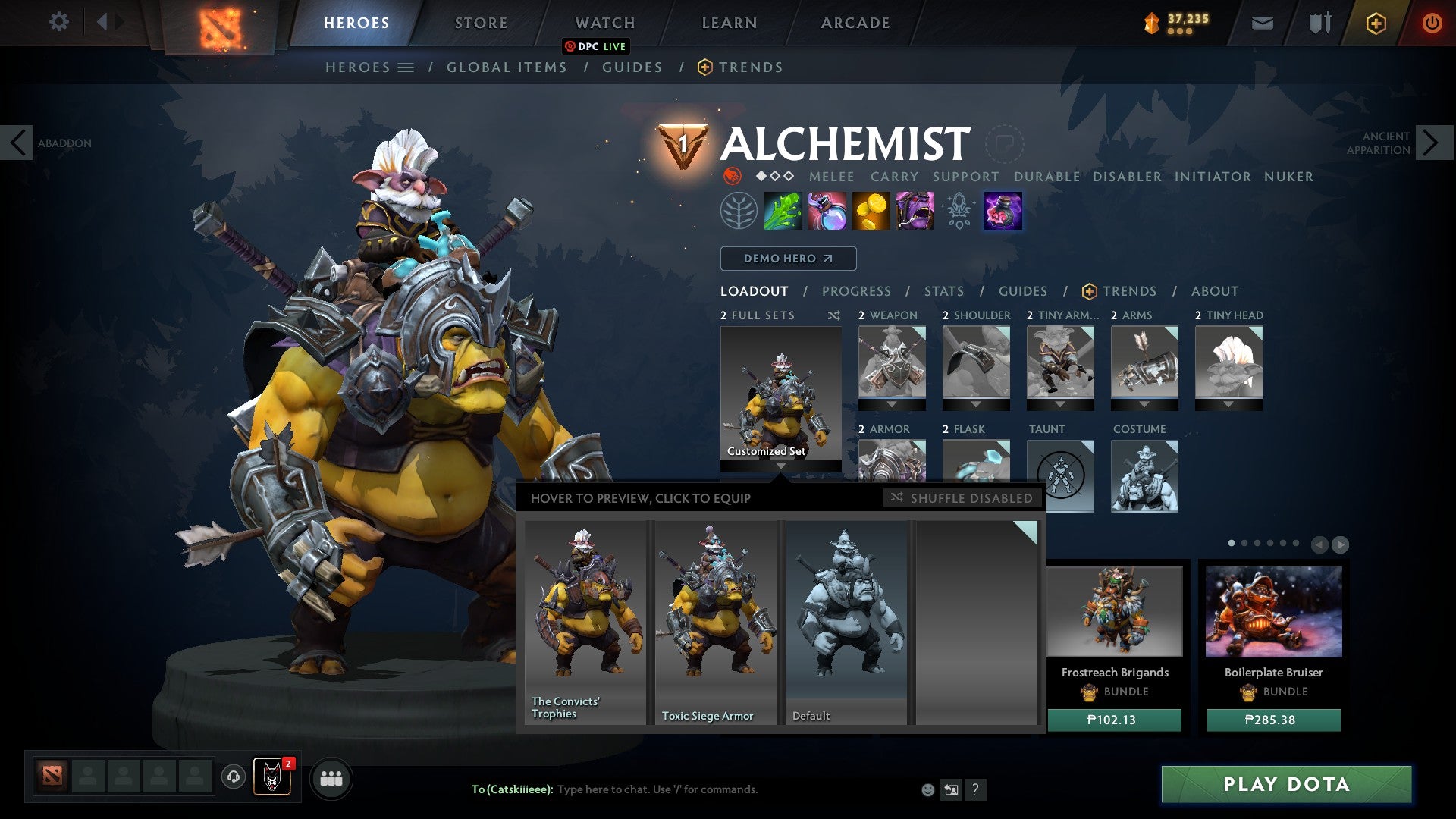Click the wolf avatar with notification badge

click(x=271, y=777)
